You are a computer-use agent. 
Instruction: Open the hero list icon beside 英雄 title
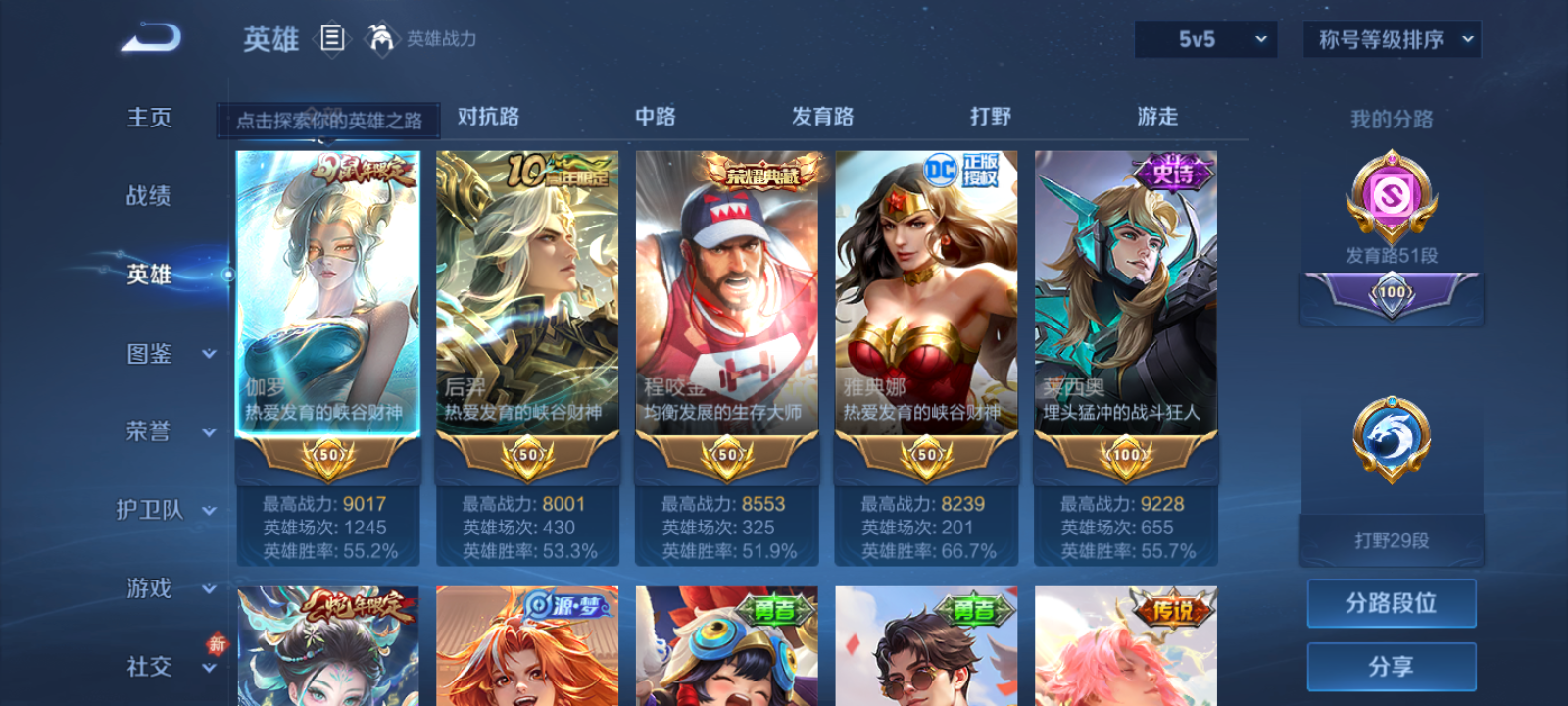click(331, 39)
